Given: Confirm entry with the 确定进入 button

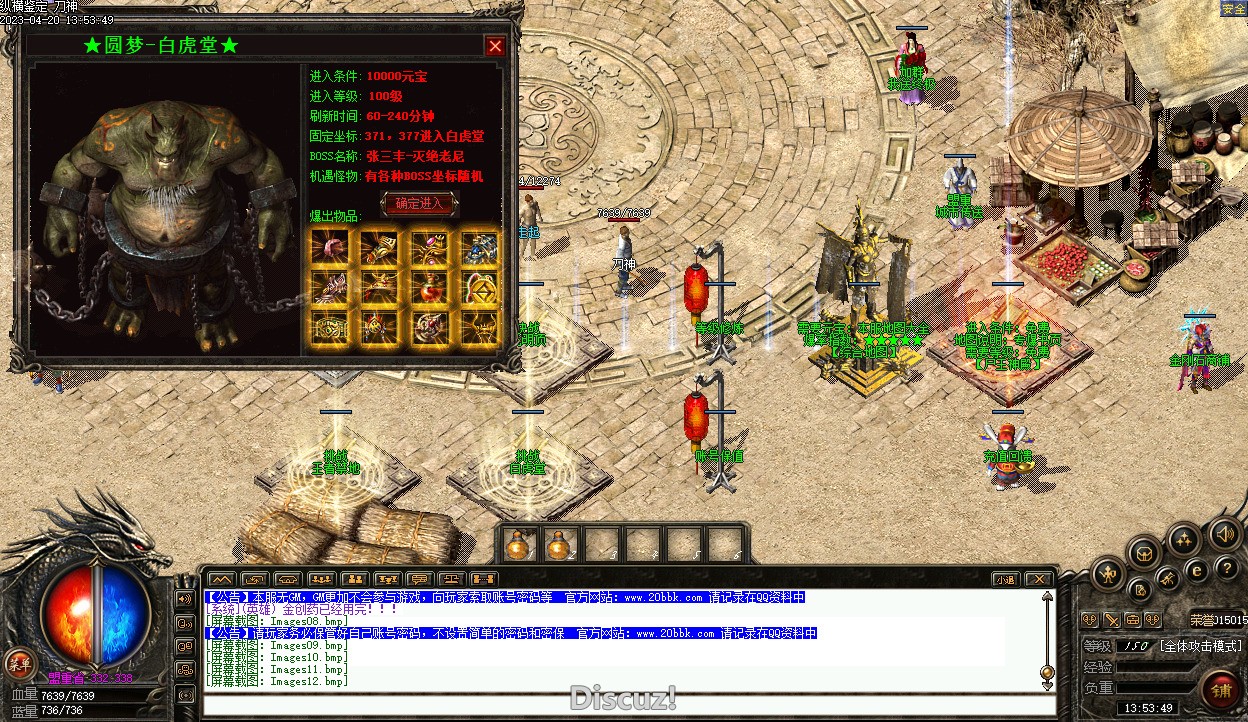Looking at the screenshot, I should pos(420,204).
